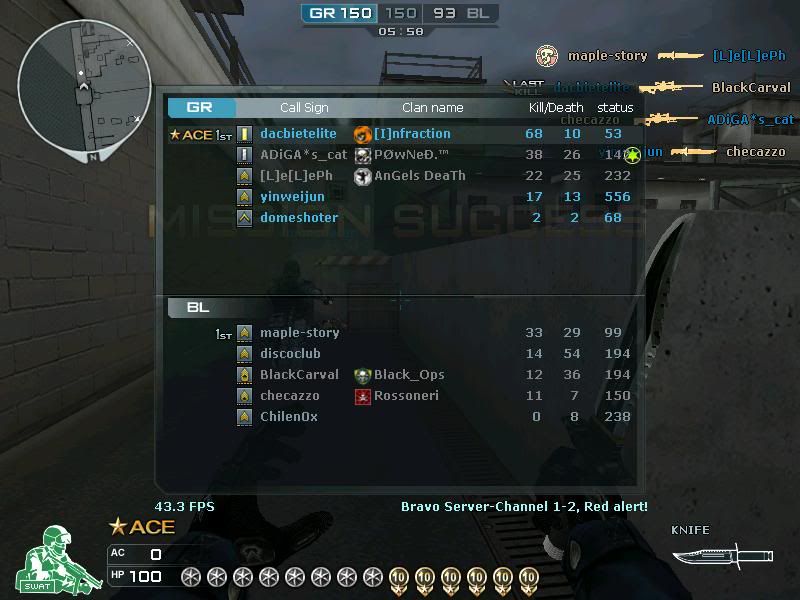Select BlackCarval's scoreboard row
The width and height of the screenshot is (800, 600).
point(299,374)
